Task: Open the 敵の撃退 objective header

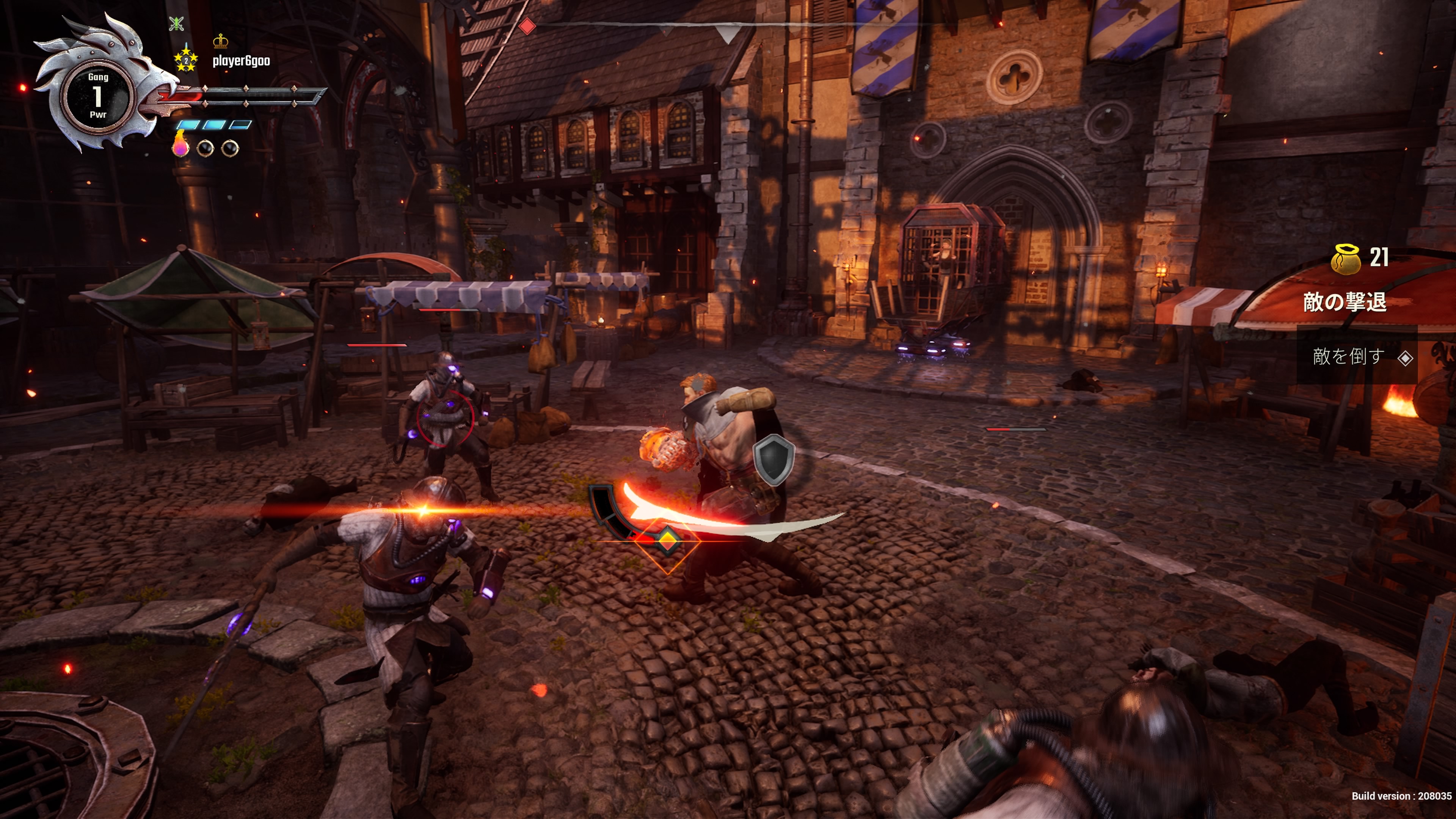Action: (x=1345, y=303)
